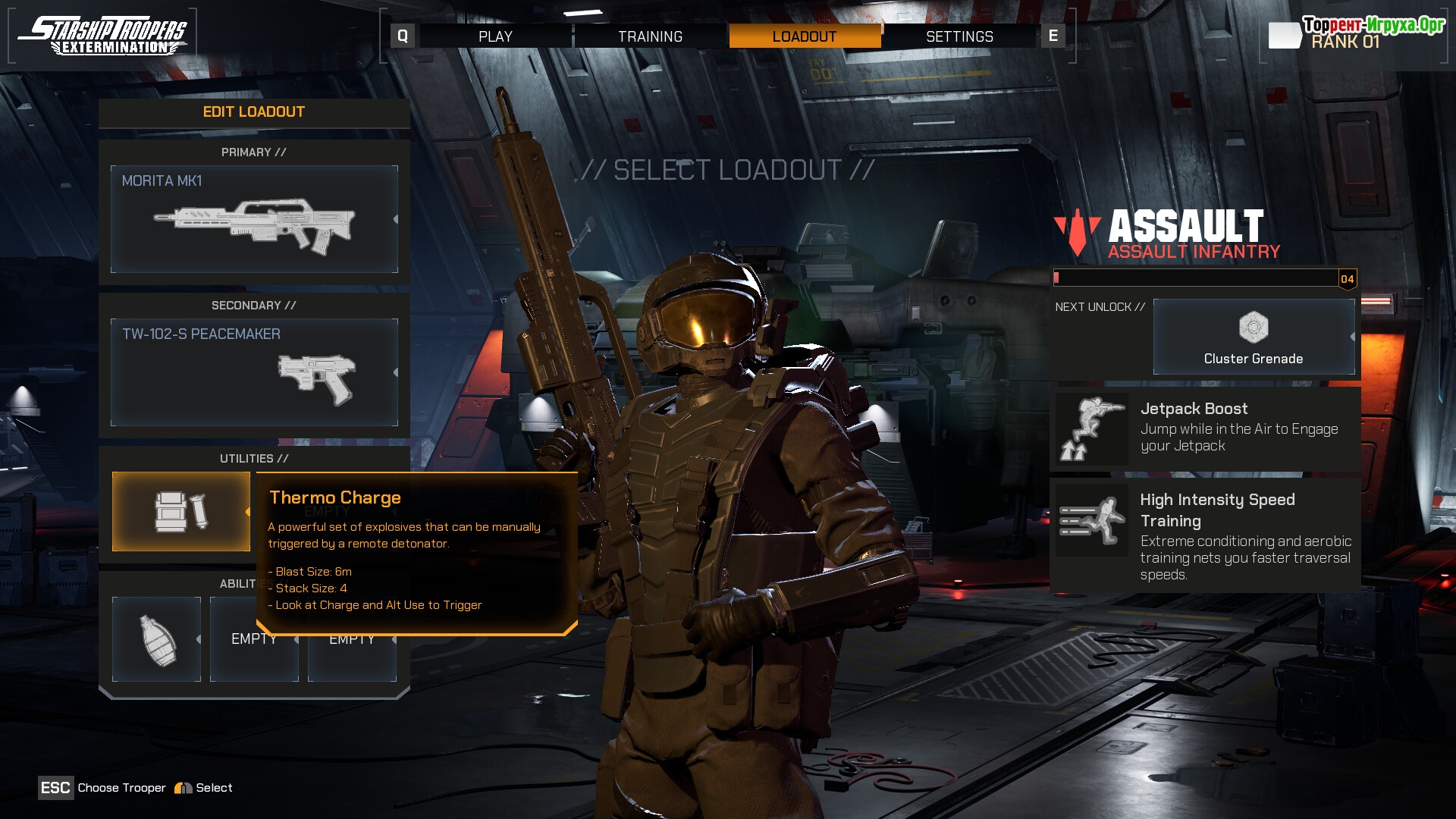Select the LOADOUT tab

tap(805, 36)
